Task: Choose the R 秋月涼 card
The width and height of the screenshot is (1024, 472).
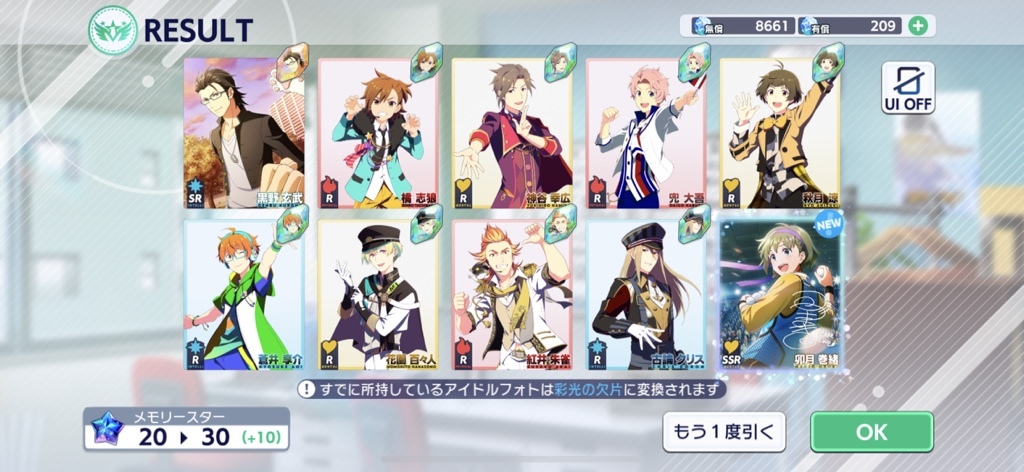Action: (780, 132)
